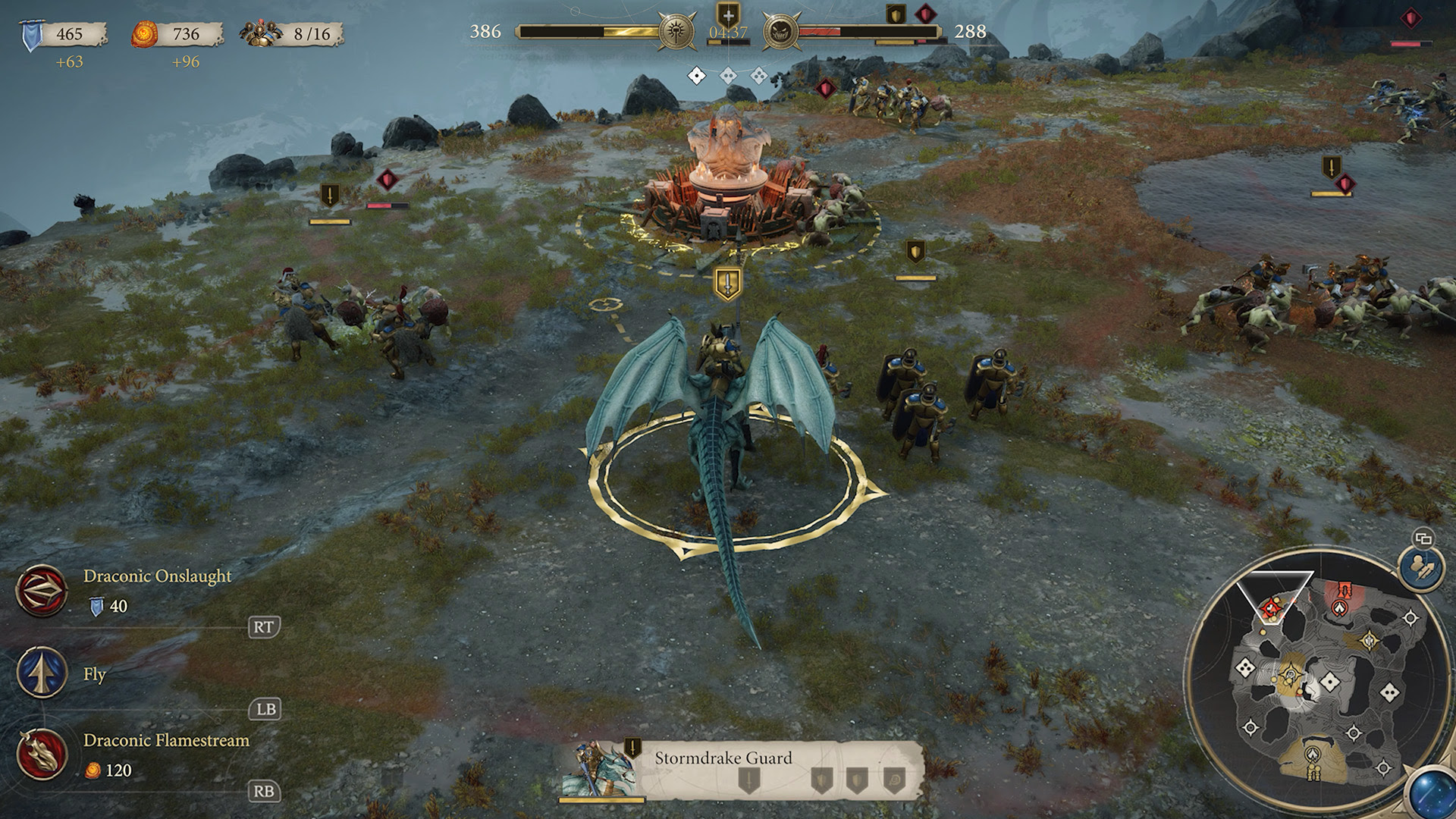Click the plus shield icon above the timer
Image resolution: width=1456 pixels, height=819 pixels.
point(728,14)
